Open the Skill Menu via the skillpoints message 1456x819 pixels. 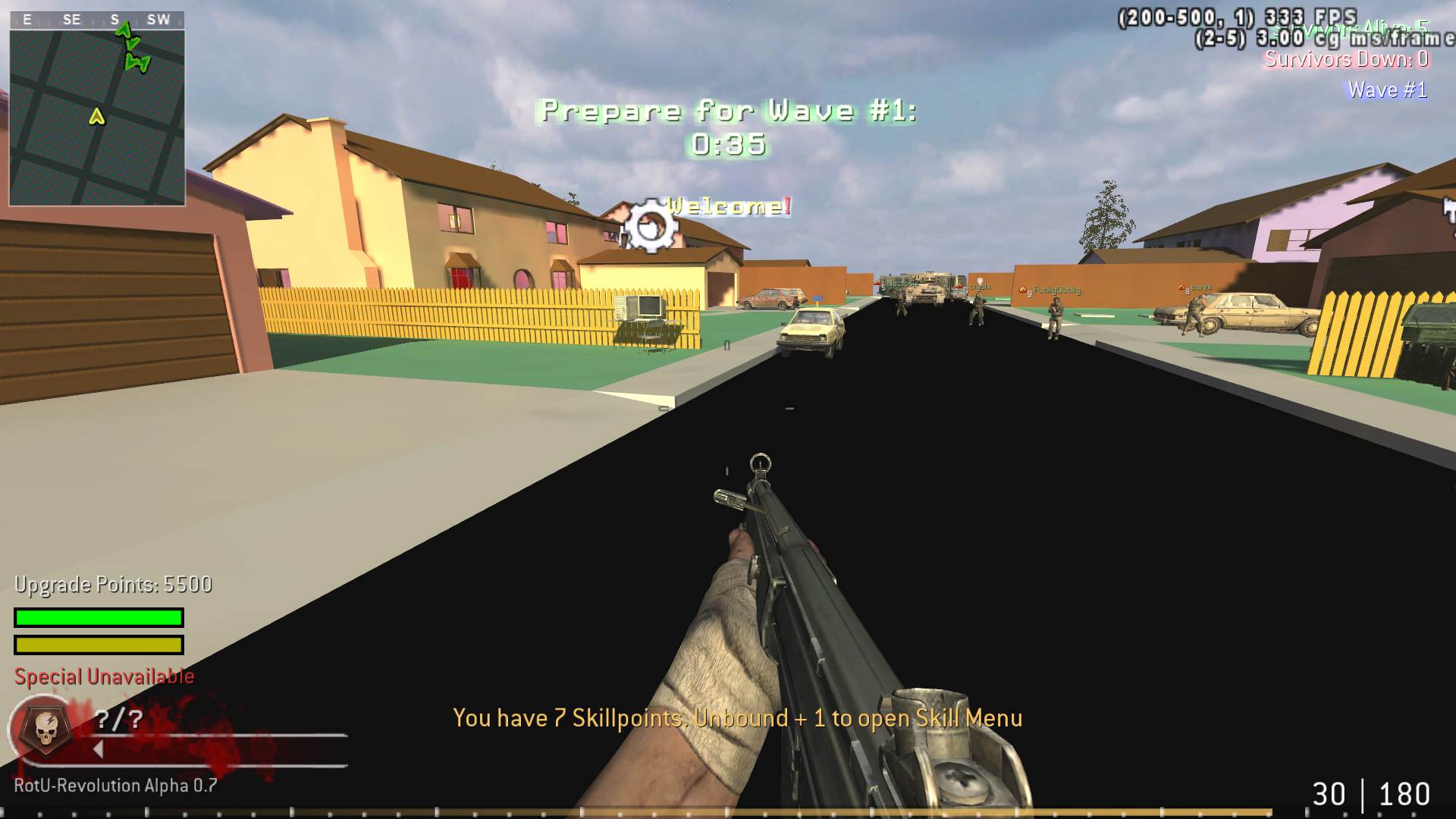click(x=738, y=718)
